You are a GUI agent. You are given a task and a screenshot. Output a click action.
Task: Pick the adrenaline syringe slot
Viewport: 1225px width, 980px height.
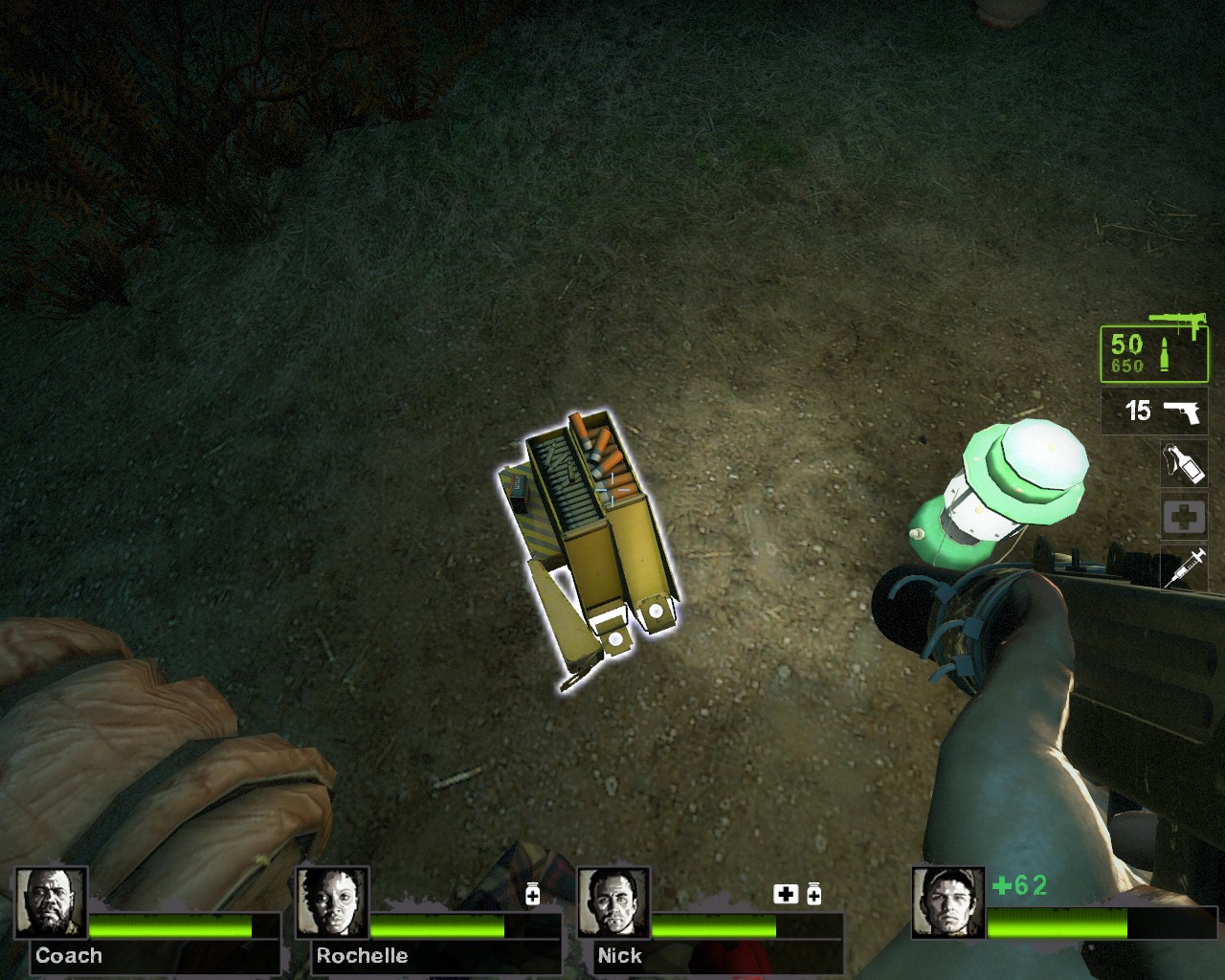click(1184, 568)
